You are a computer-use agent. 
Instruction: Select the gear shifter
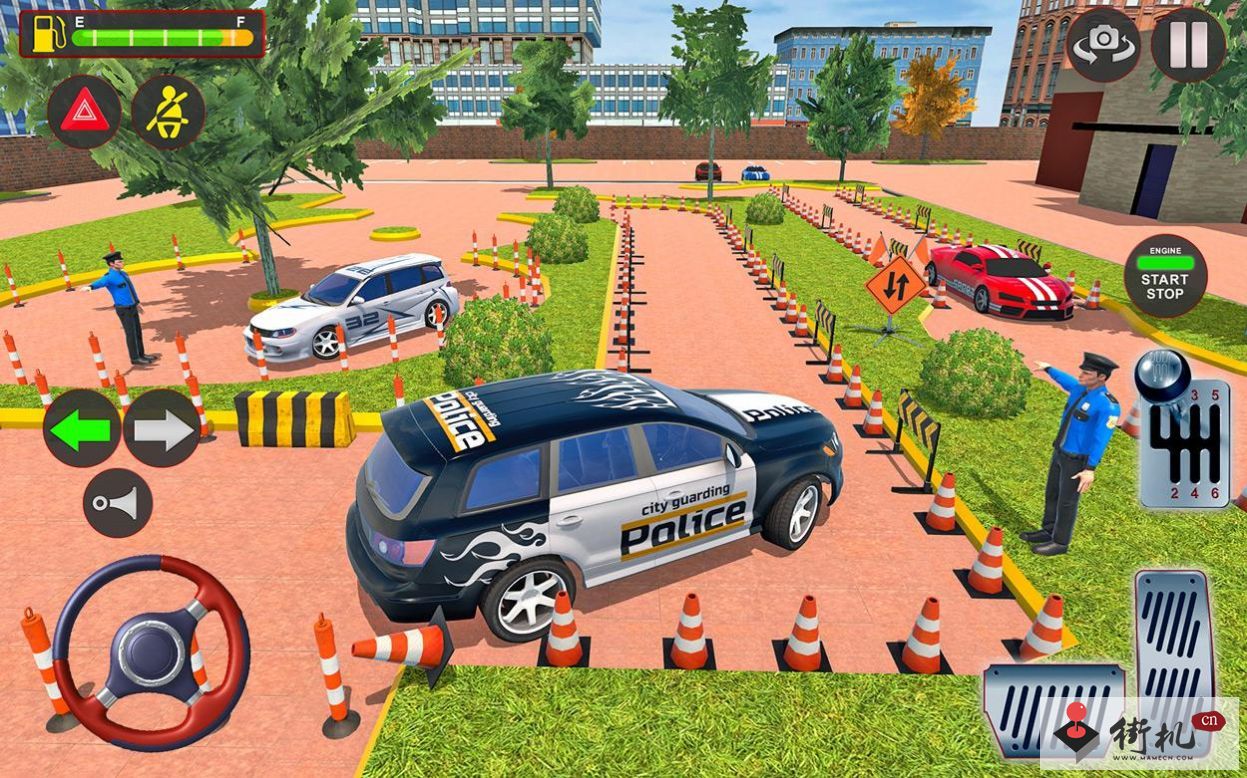click(1183, 432)
